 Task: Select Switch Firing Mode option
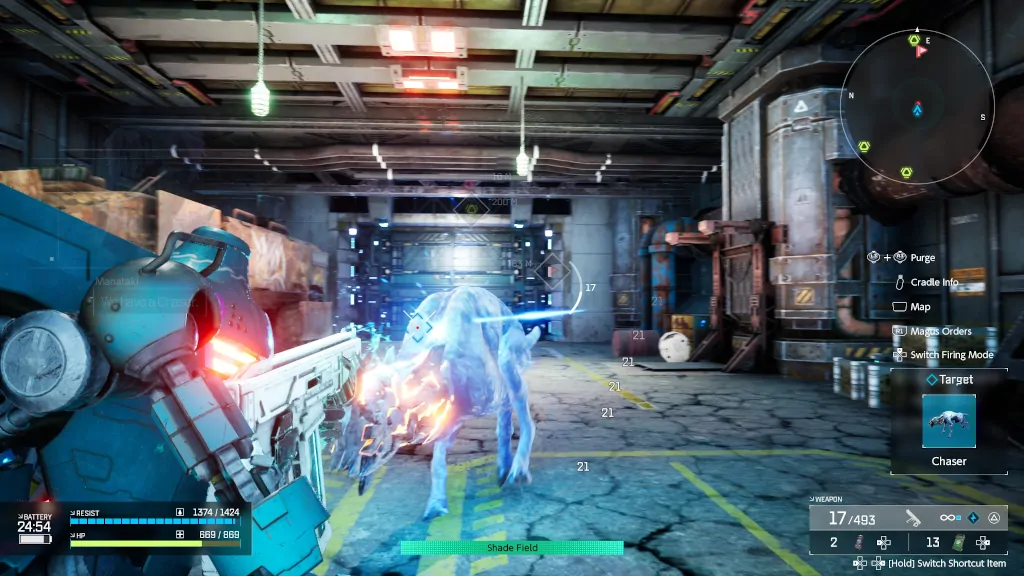click(950, 355)
